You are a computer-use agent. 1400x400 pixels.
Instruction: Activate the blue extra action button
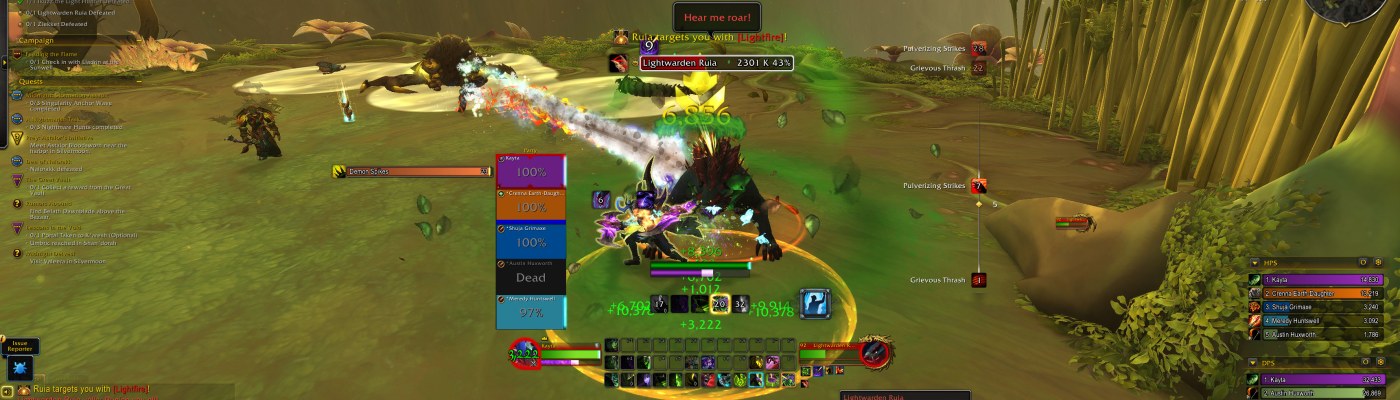pyautogui.click(x=815, y=303)
